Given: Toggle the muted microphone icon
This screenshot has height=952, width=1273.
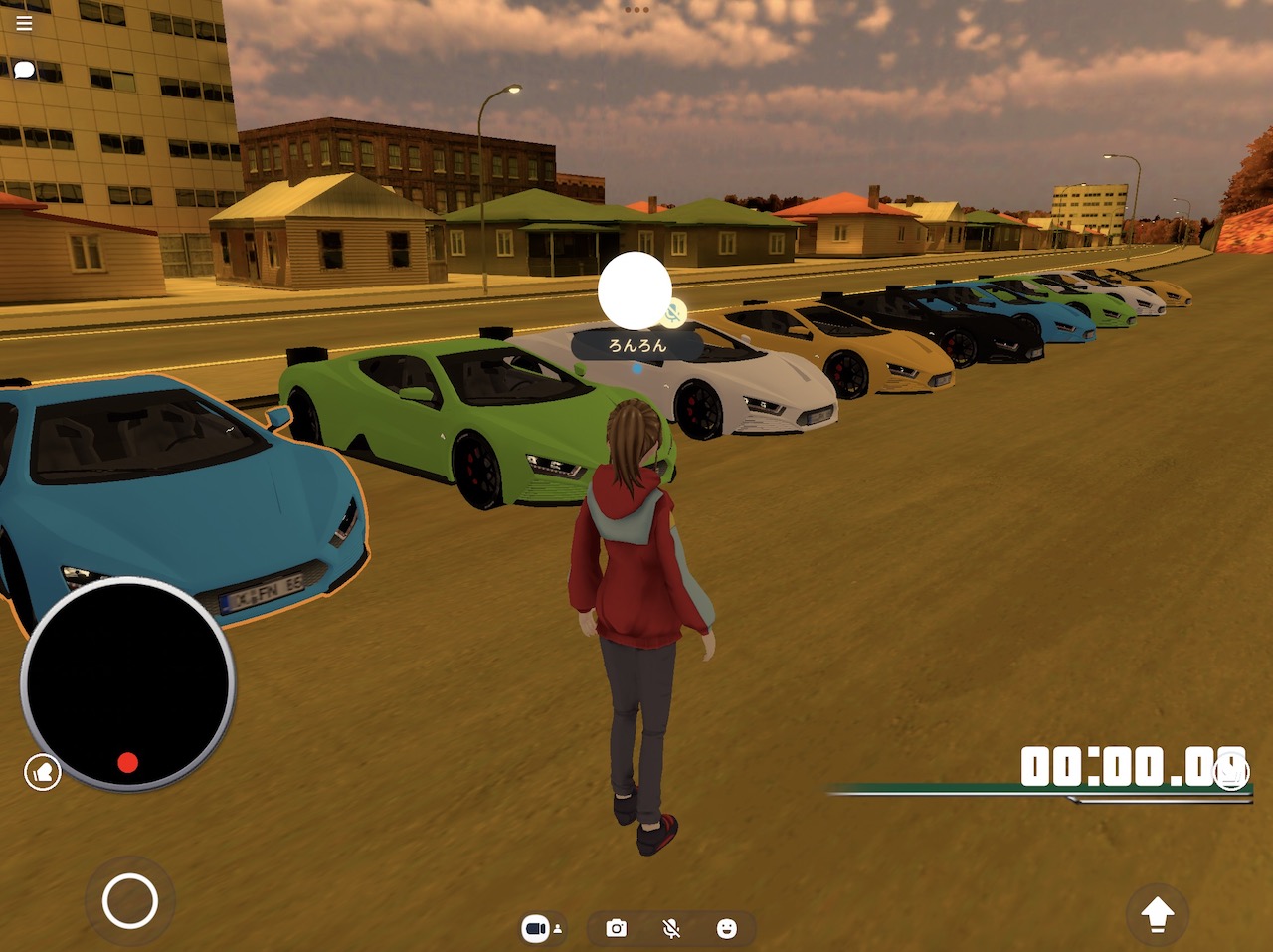Looking at the screenshot, I should tap(671, 928).
